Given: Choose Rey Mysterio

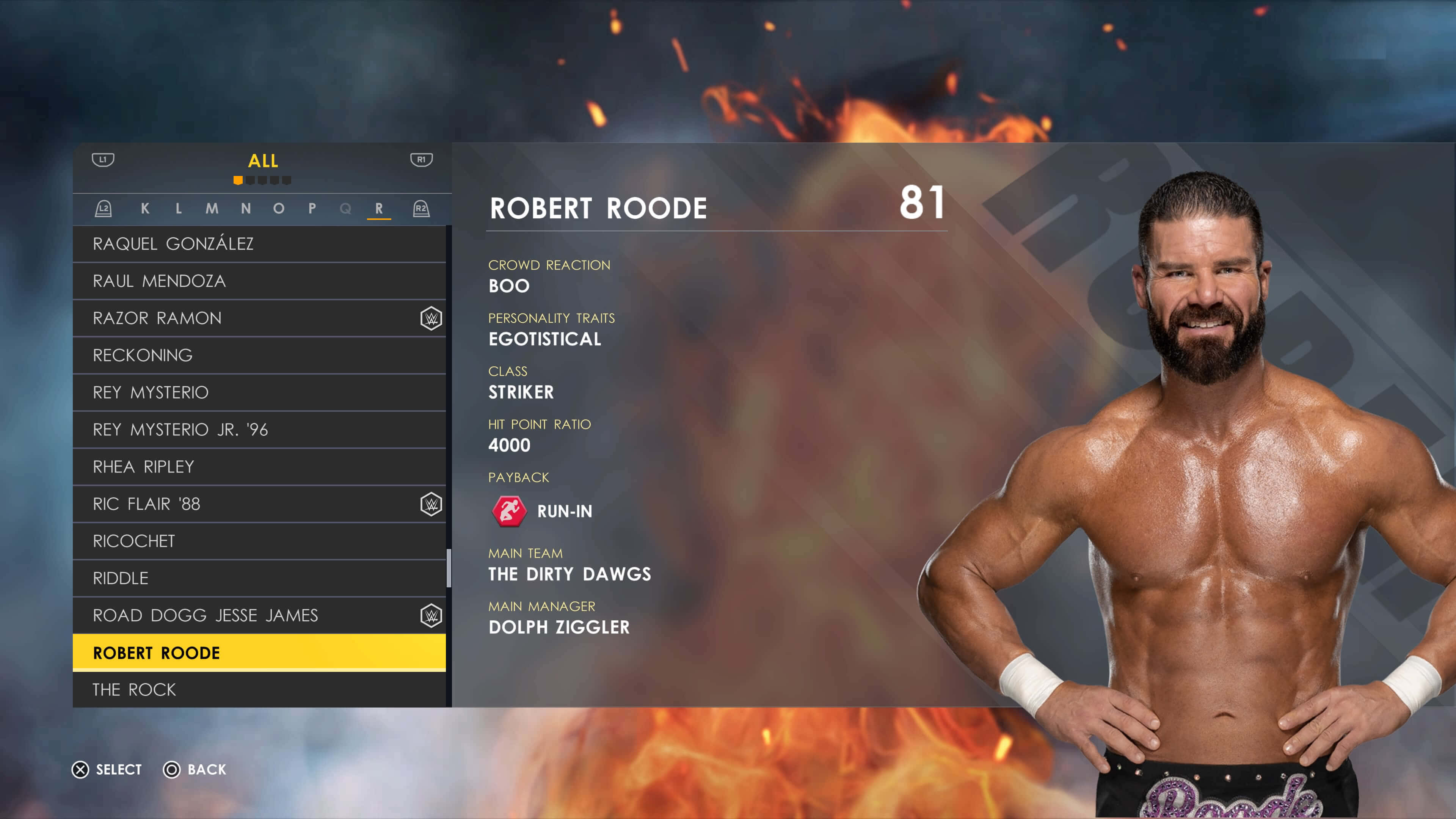Looking at the screenshot, I should pyautogui.click(x=259, y=392).
